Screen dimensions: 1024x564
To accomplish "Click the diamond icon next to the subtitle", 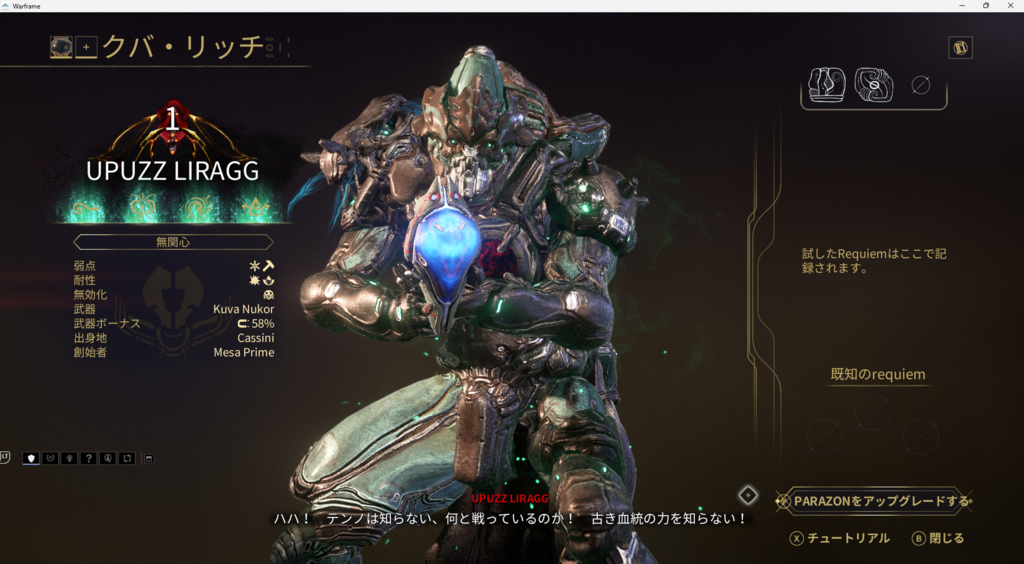I will pyautogui.click(x=748, y=495).
